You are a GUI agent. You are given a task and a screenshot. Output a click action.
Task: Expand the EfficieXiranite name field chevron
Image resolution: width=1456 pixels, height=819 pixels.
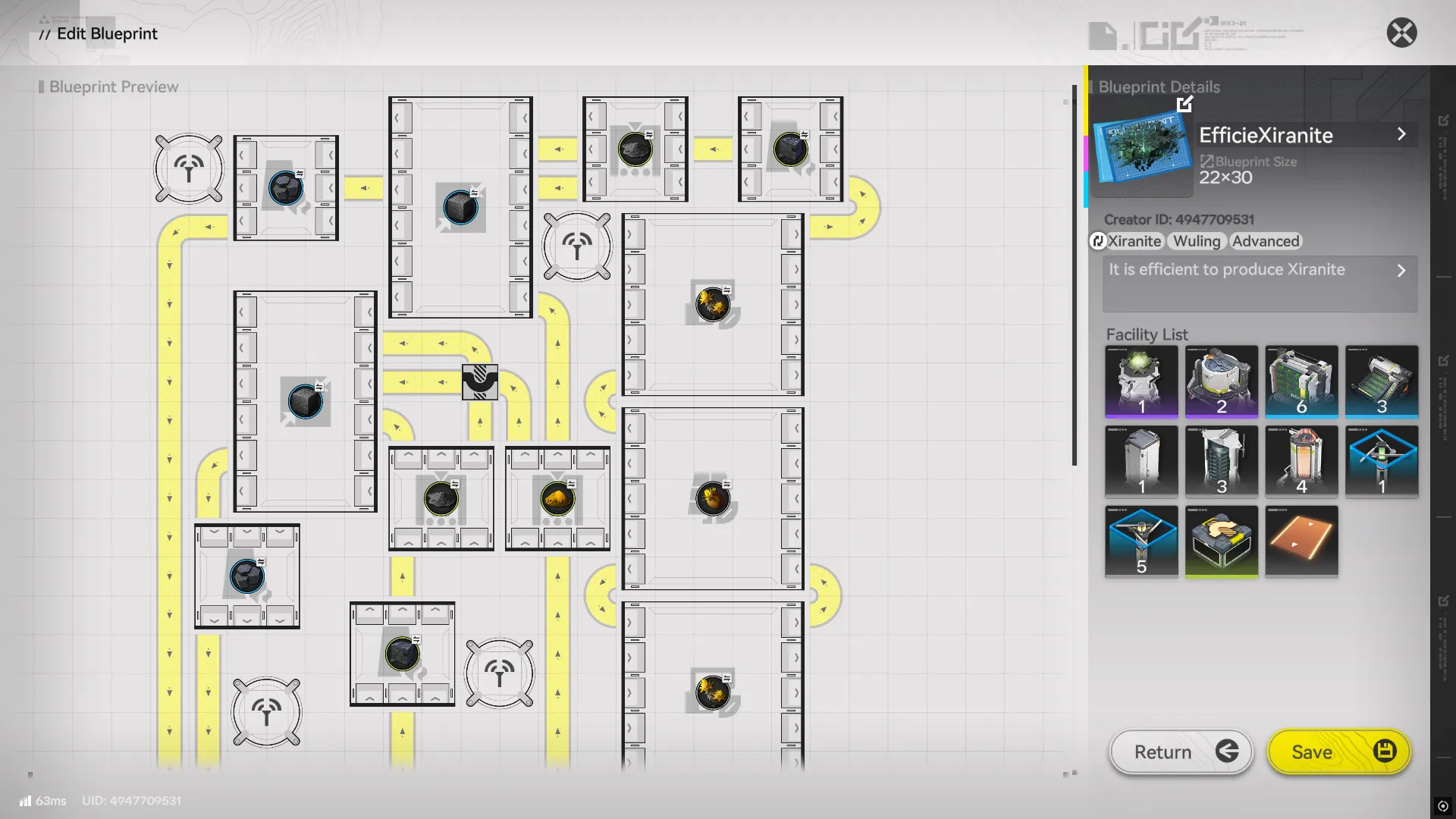point(1402,134)
